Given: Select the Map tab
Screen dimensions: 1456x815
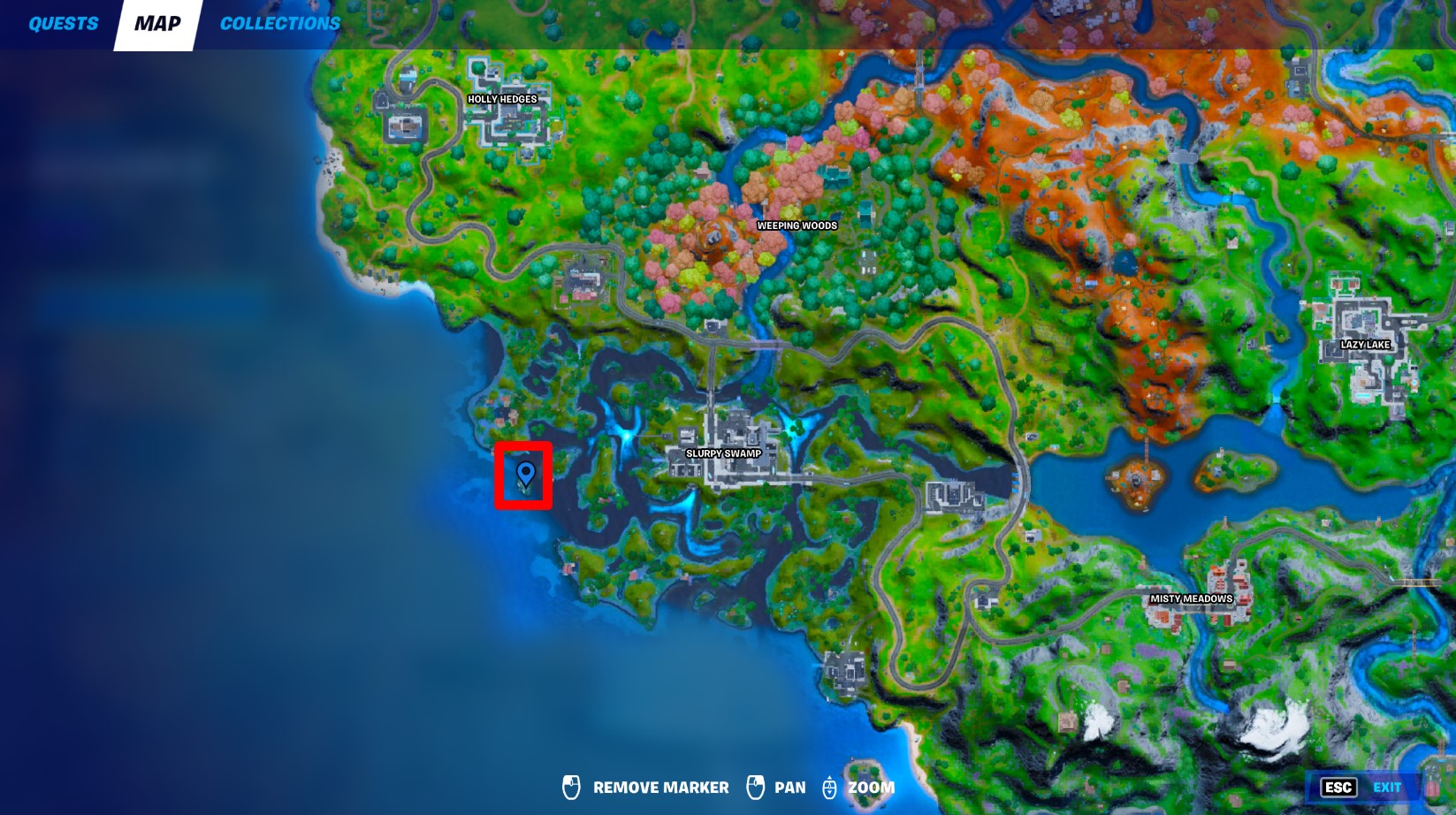Looking at the screenshot, I should (x=156, y=23).
